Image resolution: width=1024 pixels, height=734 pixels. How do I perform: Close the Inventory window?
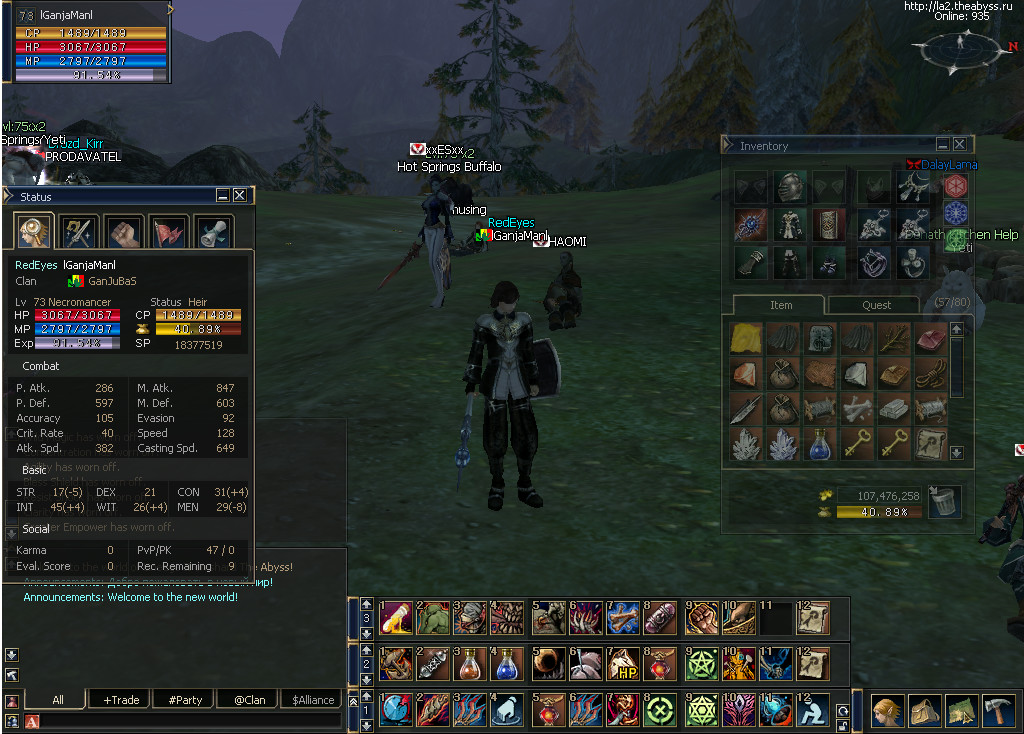tap(959, 145)
